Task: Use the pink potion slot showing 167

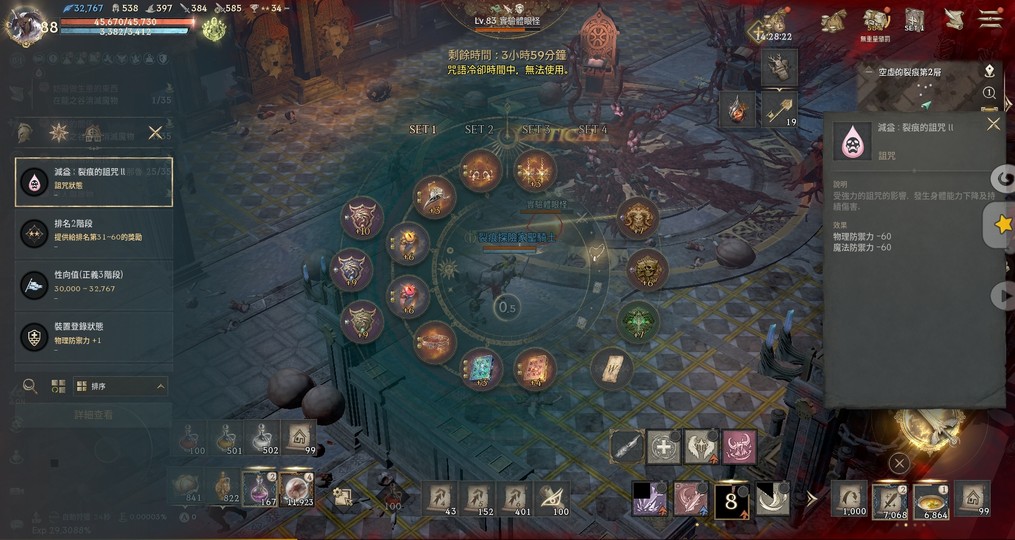Action: pos(260,489)
